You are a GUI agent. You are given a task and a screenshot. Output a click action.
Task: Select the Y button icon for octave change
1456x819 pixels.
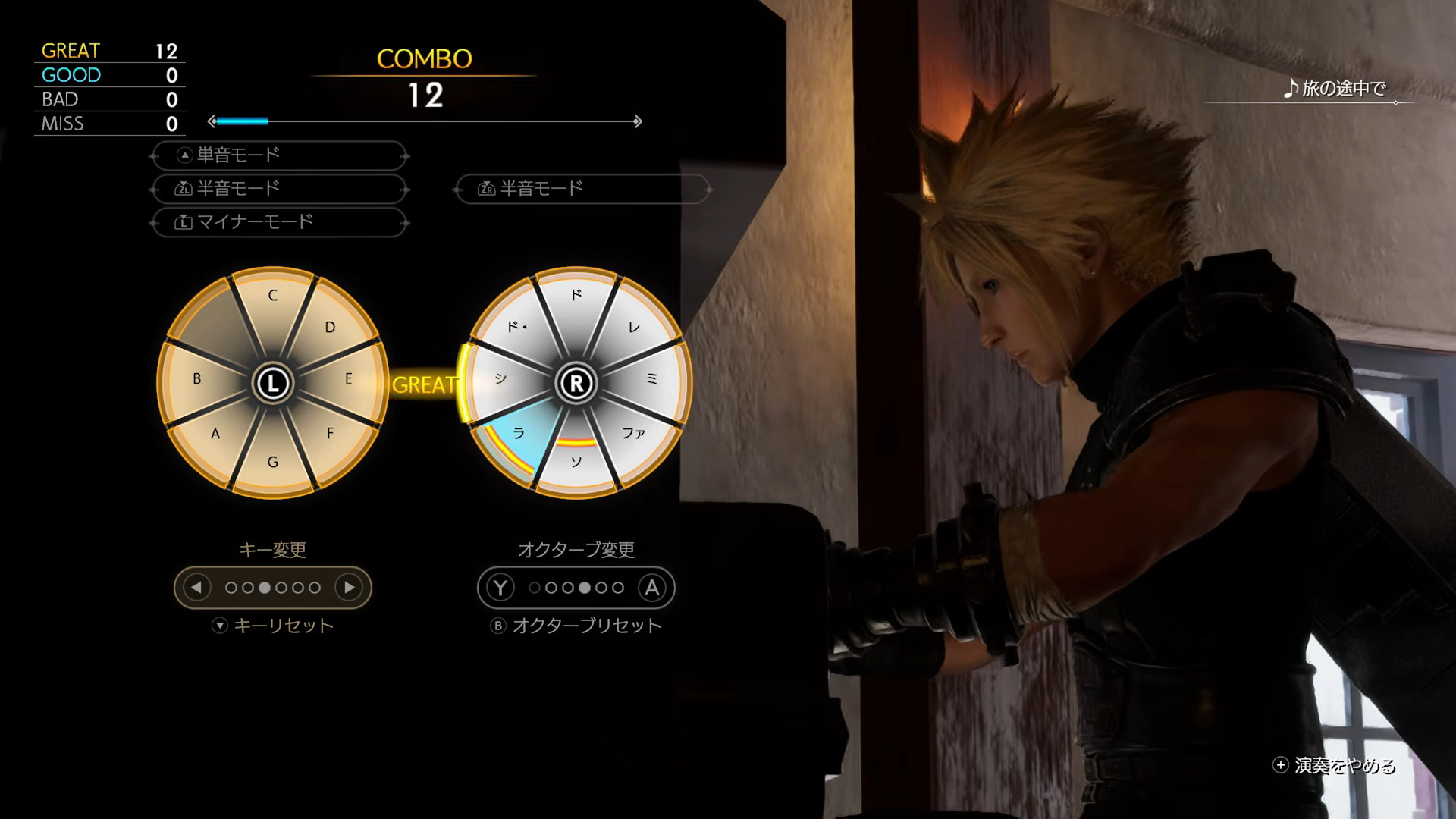pyautogui.click(x=500, y=588)
